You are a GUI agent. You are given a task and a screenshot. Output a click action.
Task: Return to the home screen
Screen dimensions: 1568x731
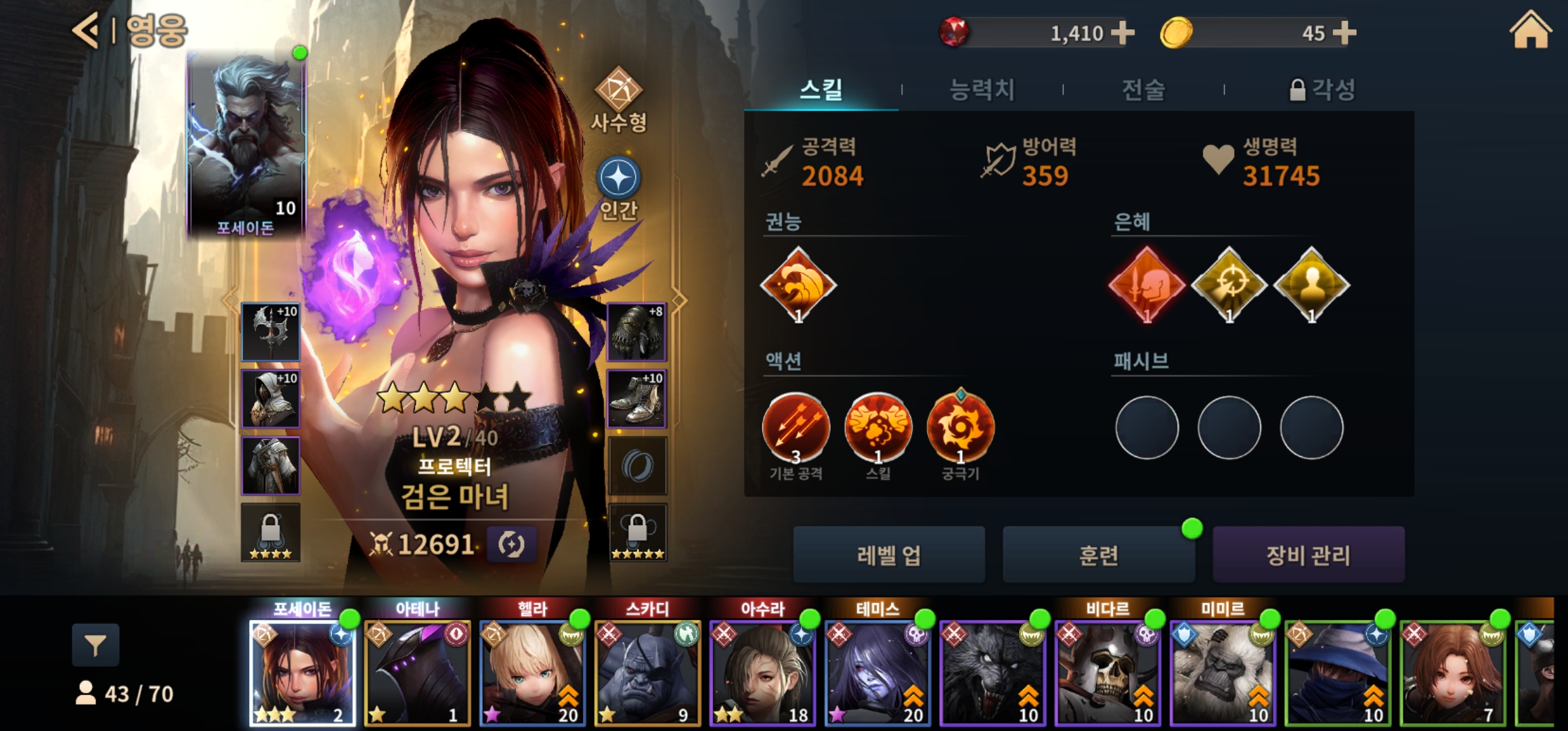[x=1530, y=31]
